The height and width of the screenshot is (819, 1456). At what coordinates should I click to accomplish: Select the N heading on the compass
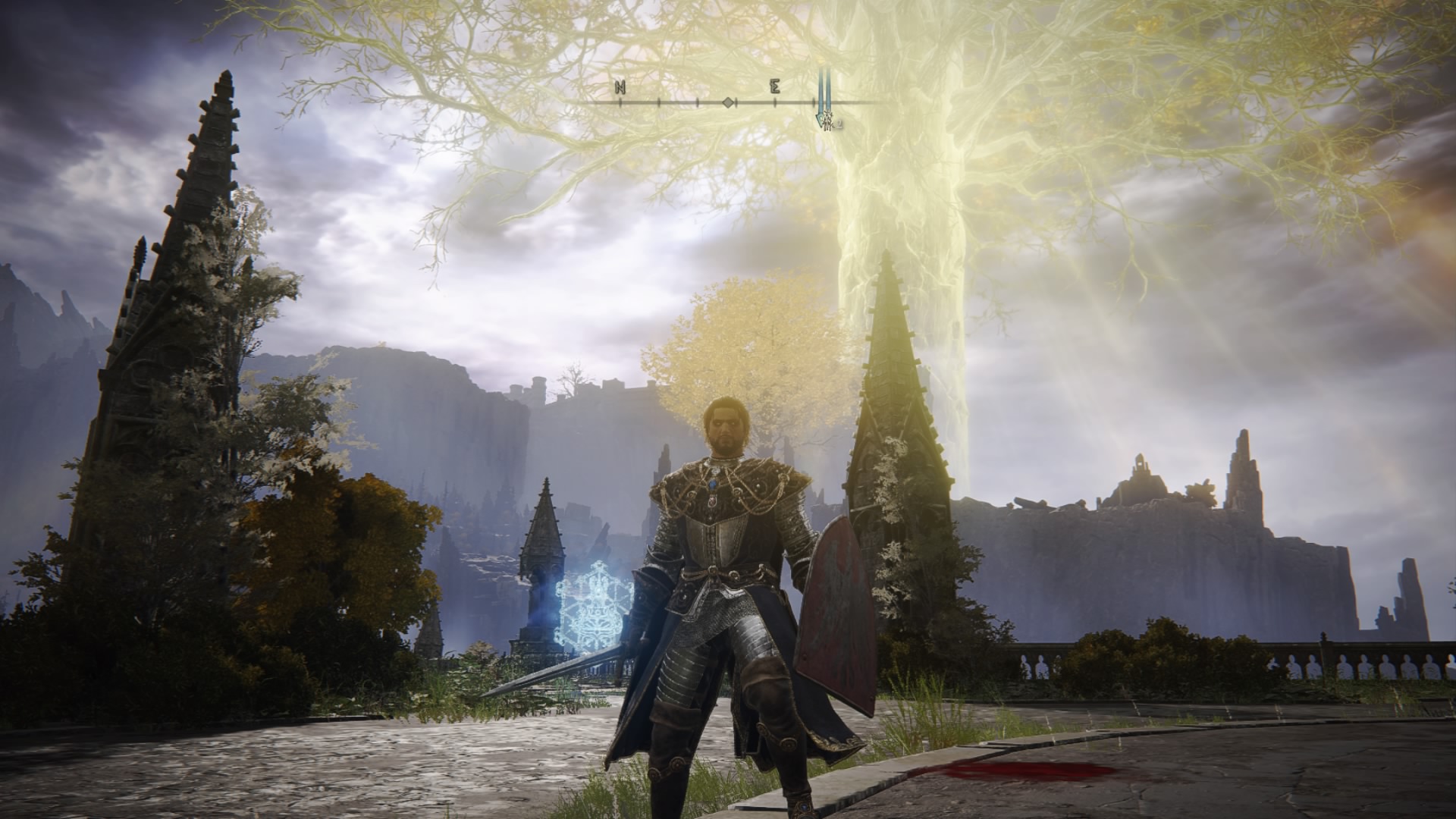coord(620,87)
